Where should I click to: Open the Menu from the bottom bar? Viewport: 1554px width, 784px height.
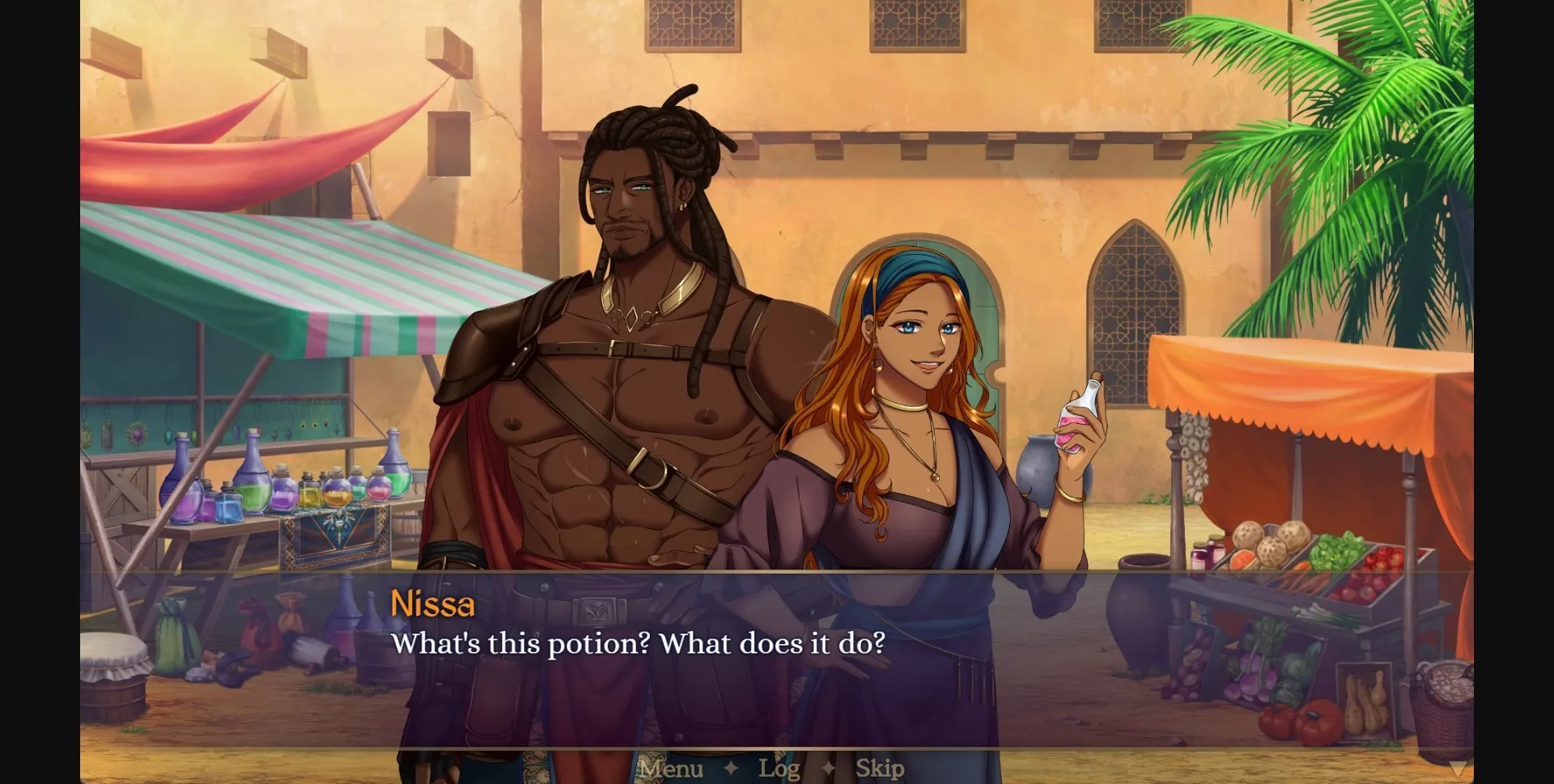669,769
